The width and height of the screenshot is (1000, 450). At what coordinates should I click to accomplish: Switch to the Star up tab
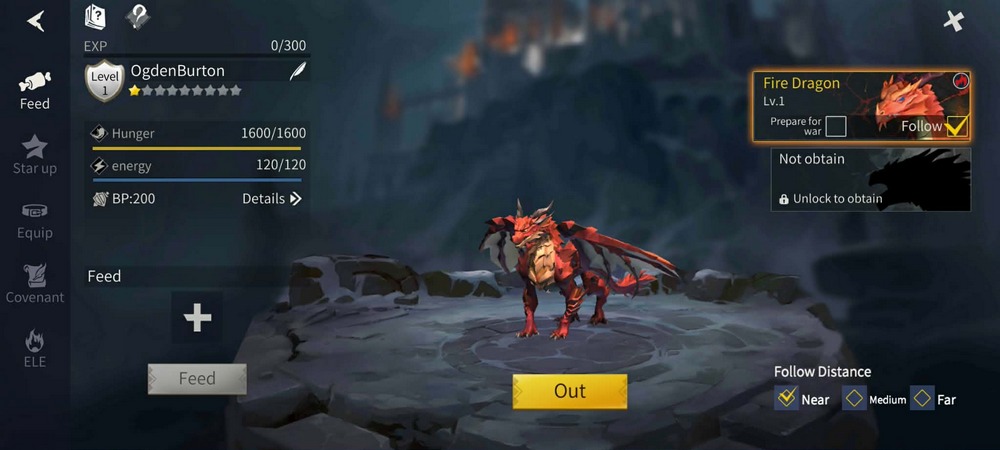(x=35, y=154)
